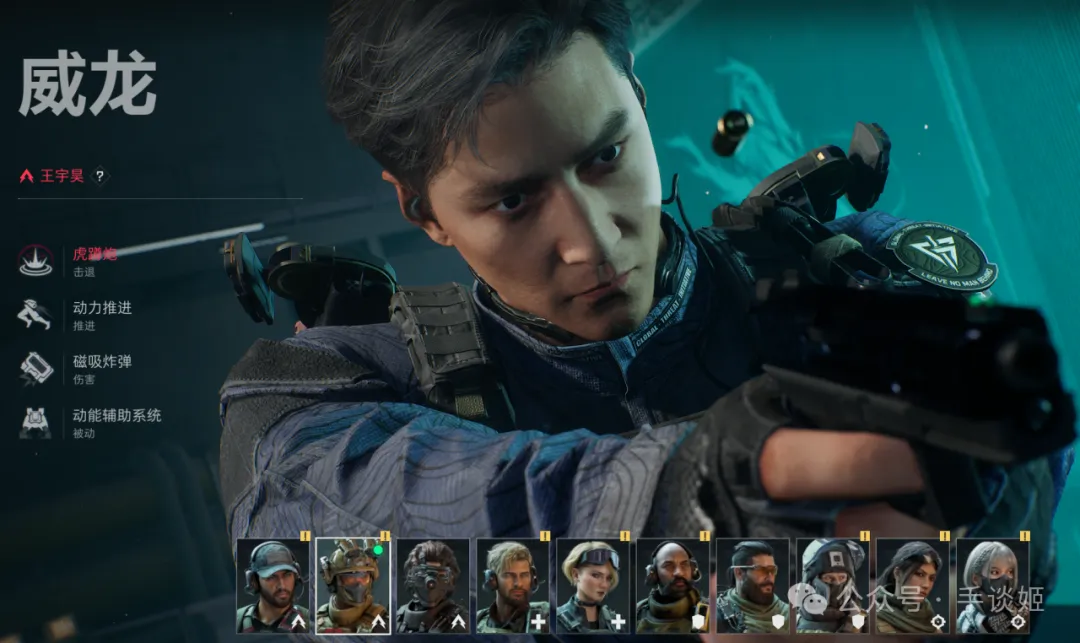Image resolution: width=1080 pixels, height=643 pixels.
Task: Select the hooded operator with face mask
Action: (832, 585)
